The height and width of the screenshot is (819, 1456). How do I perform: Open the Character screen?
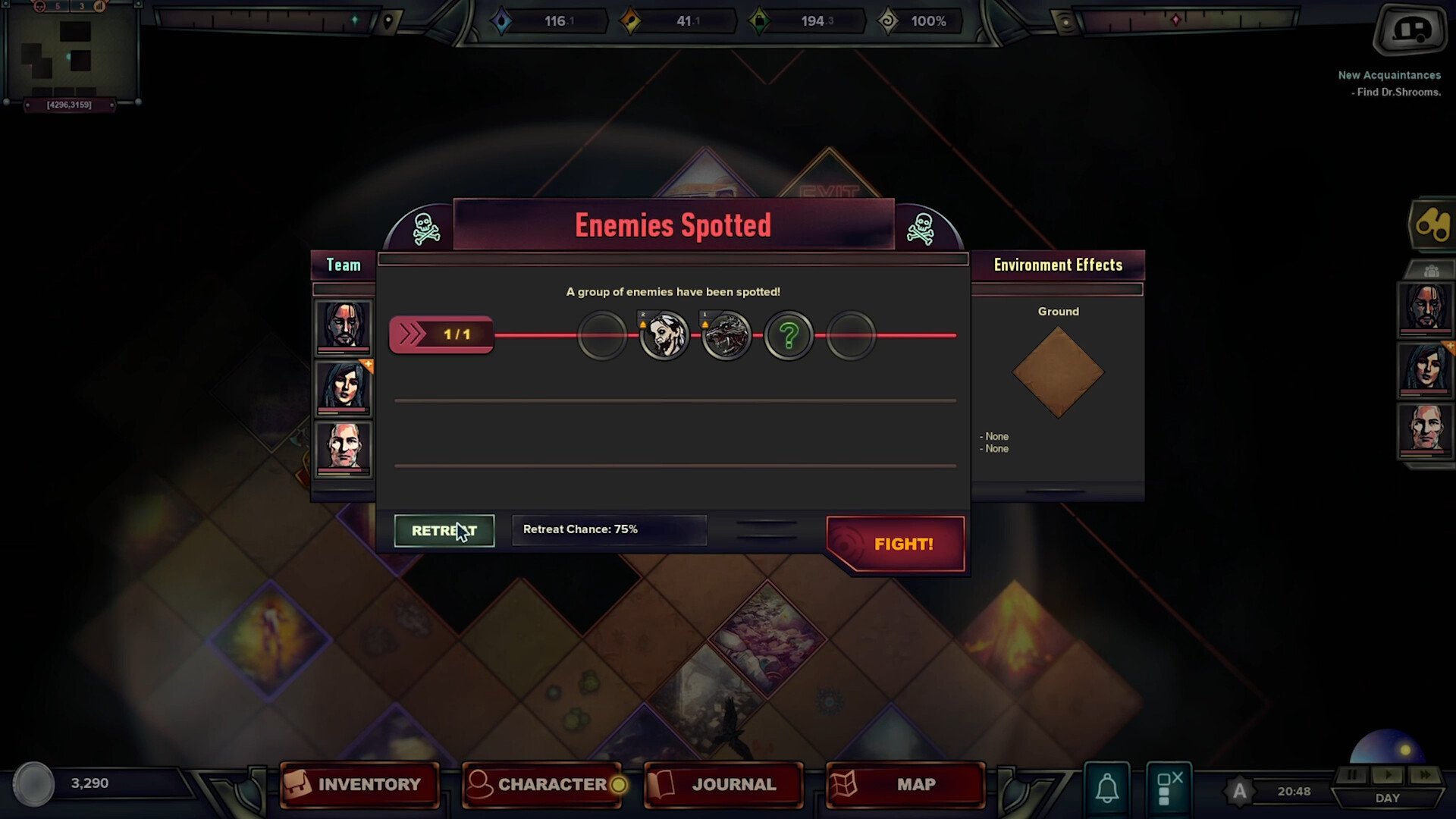[x=541, y=784]
